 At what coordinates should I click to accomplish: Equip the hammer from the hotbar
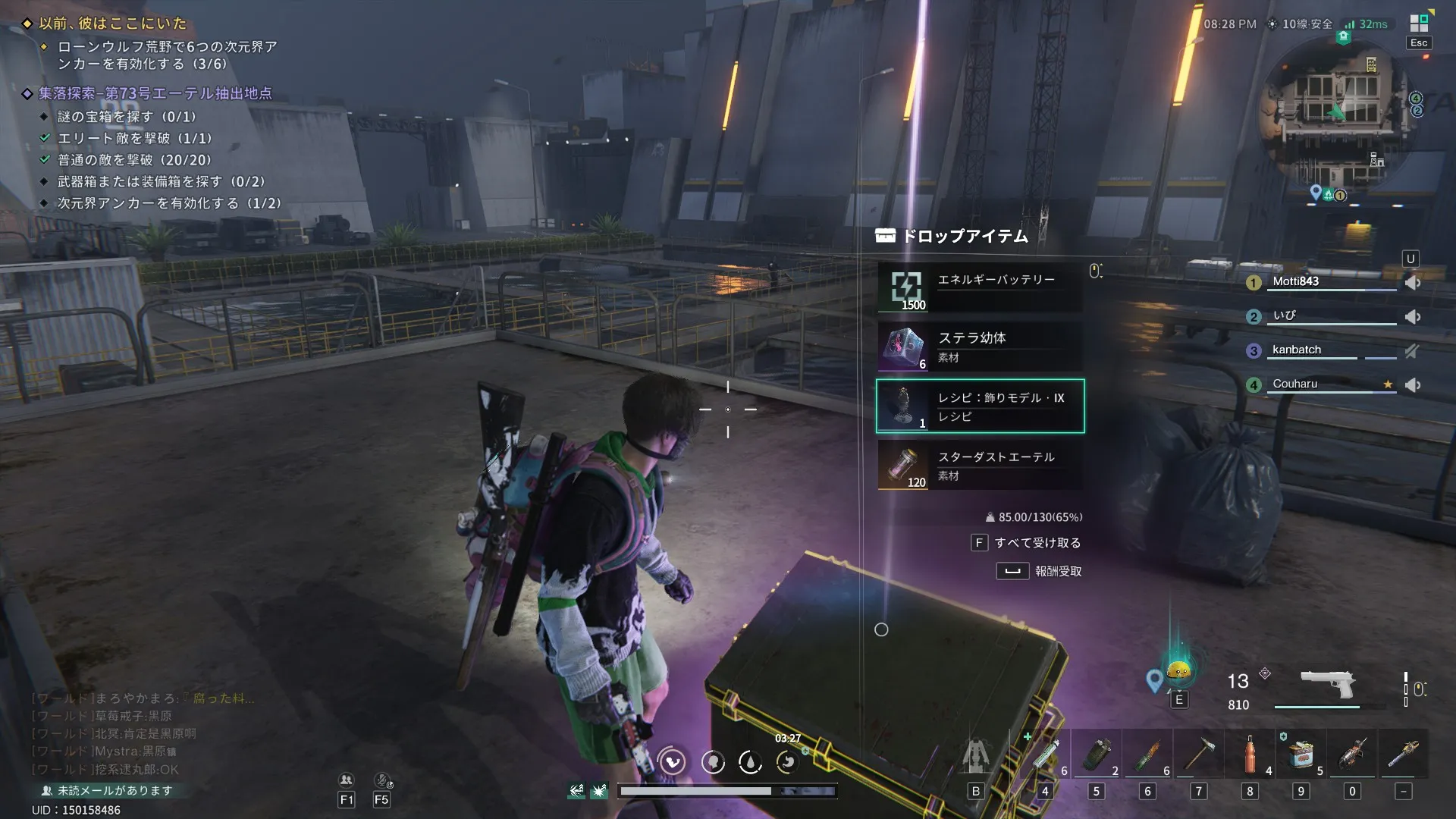(1199, 755)
